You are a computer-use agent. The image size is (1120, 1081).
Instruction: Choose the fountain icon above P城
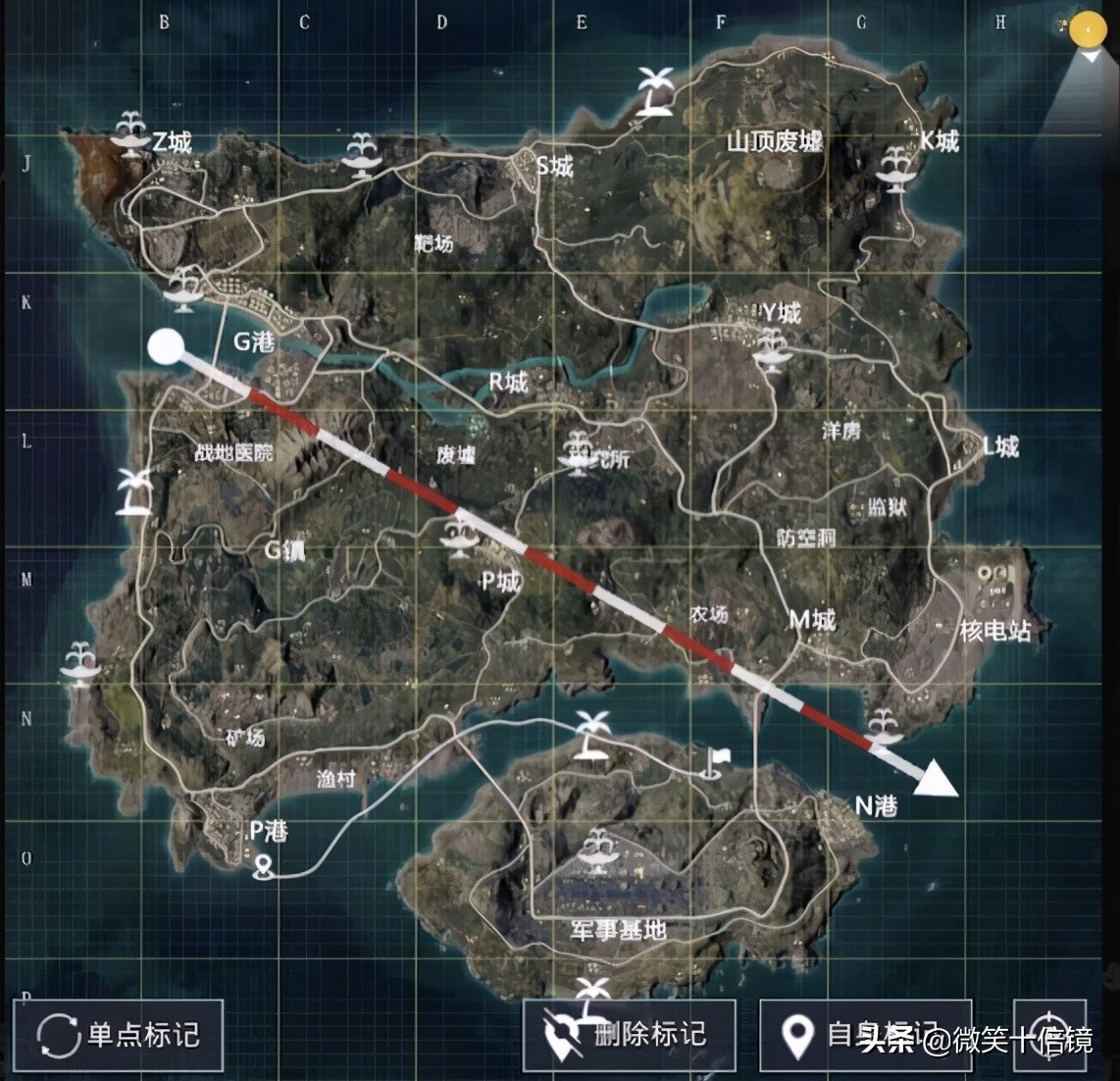pyautogui.click(x=457, y=537)
